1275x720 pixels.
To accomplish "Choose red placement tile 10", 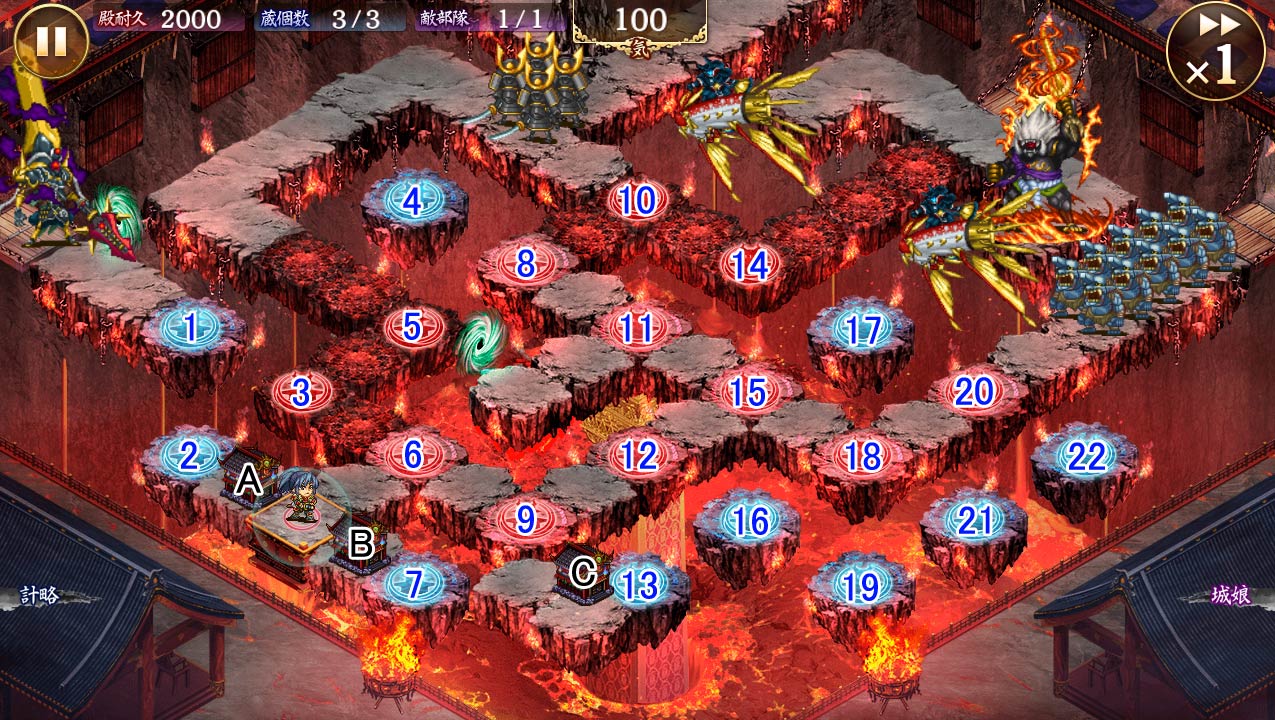I will pyautogui.click(x=637, y=201).
